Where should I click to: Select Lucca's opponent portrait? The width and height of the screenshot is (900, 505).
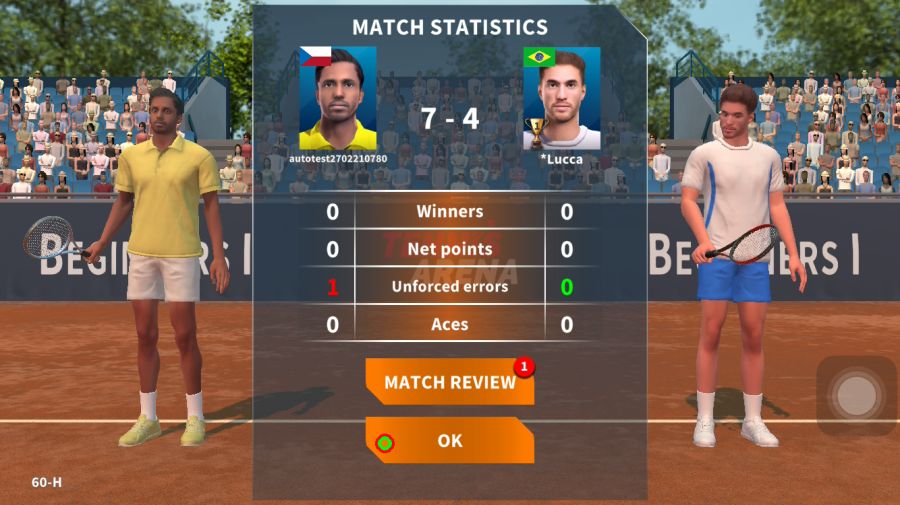[562, 98]
